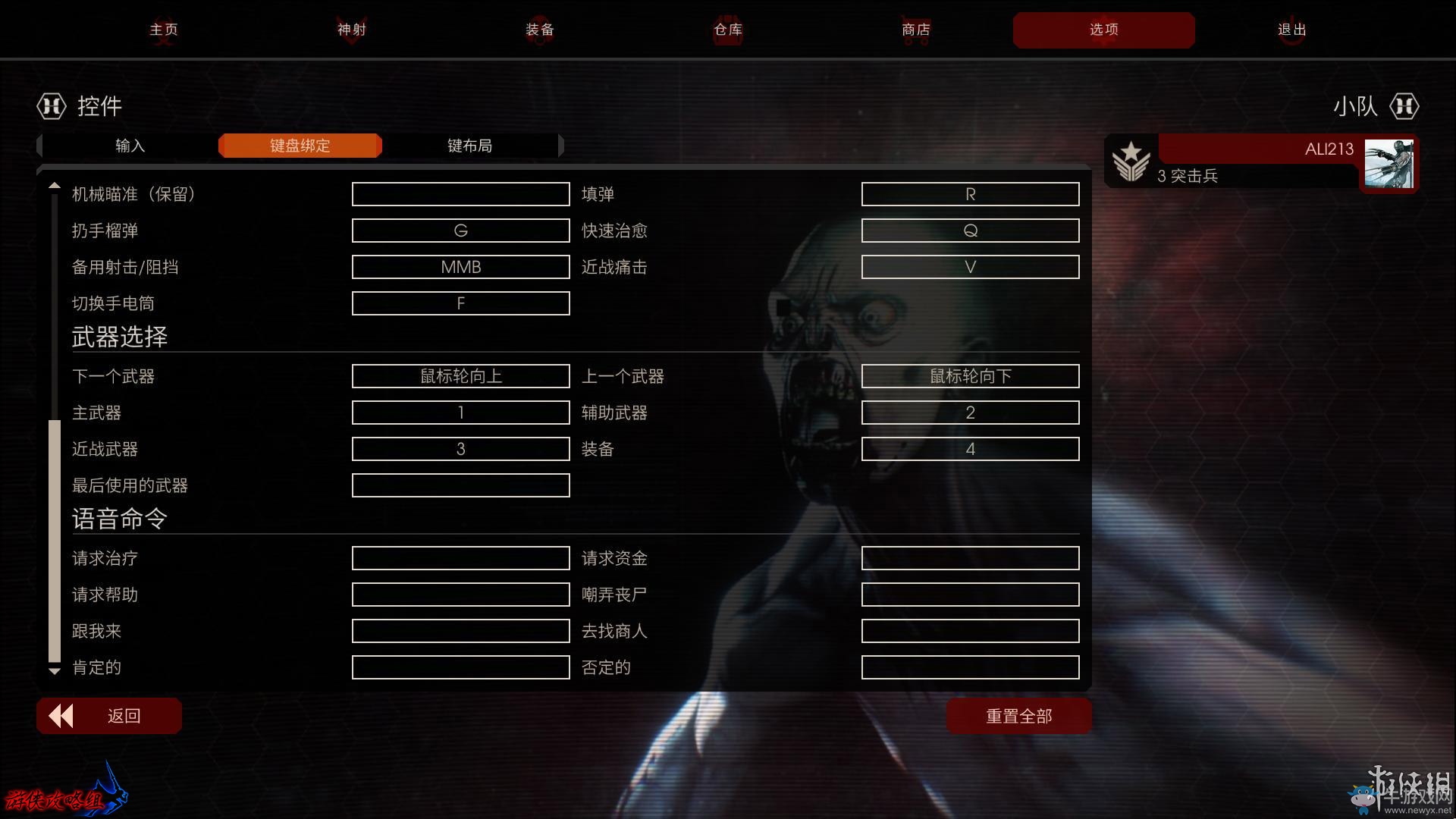Open the 主页 menu item
The height and width of the screenshot is (819, 1456).
(x=163, y=30)
